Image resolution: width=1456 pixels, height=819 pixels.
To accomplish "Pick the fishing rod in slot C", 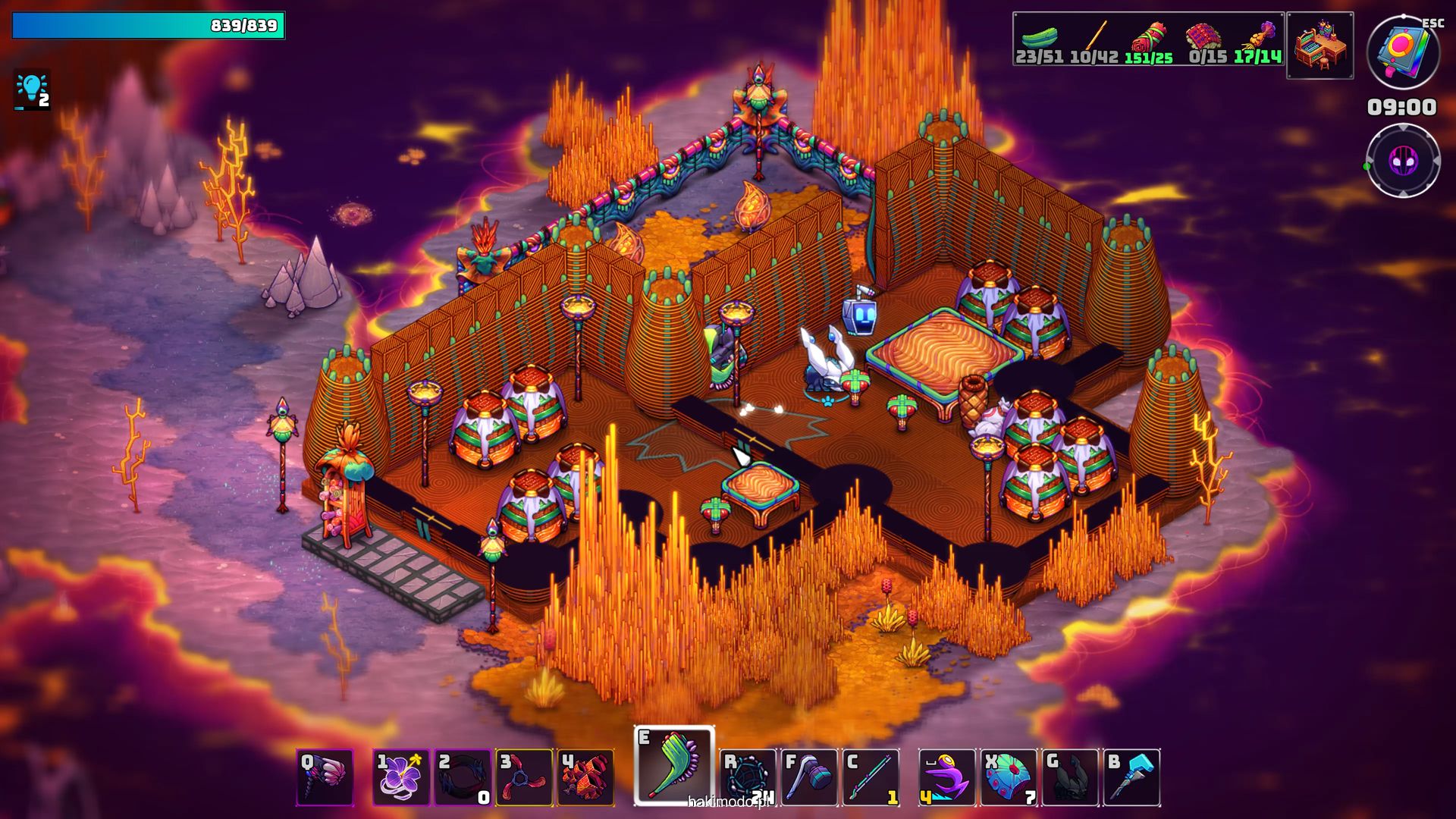I will [x=871, y=777].
